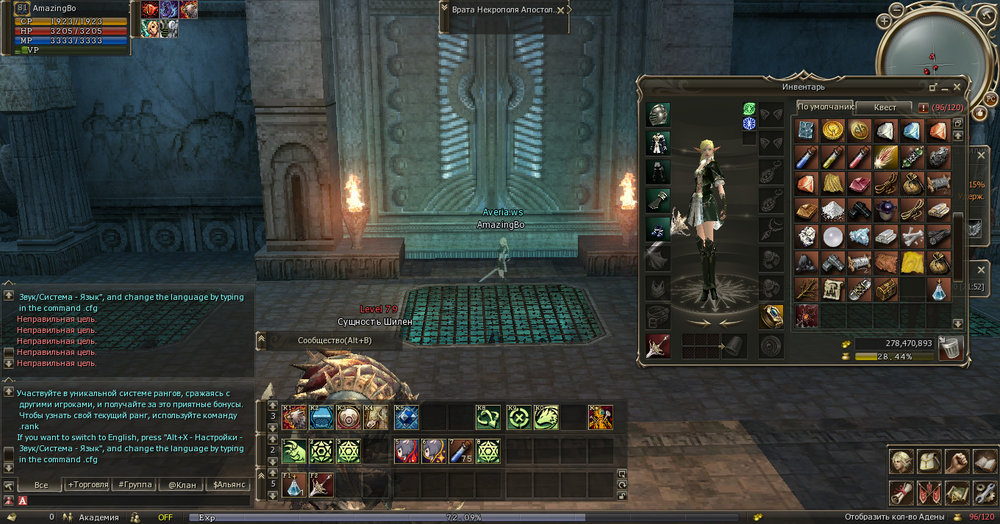Switch chat to the +Торговля tab

[x=89, y=485]
